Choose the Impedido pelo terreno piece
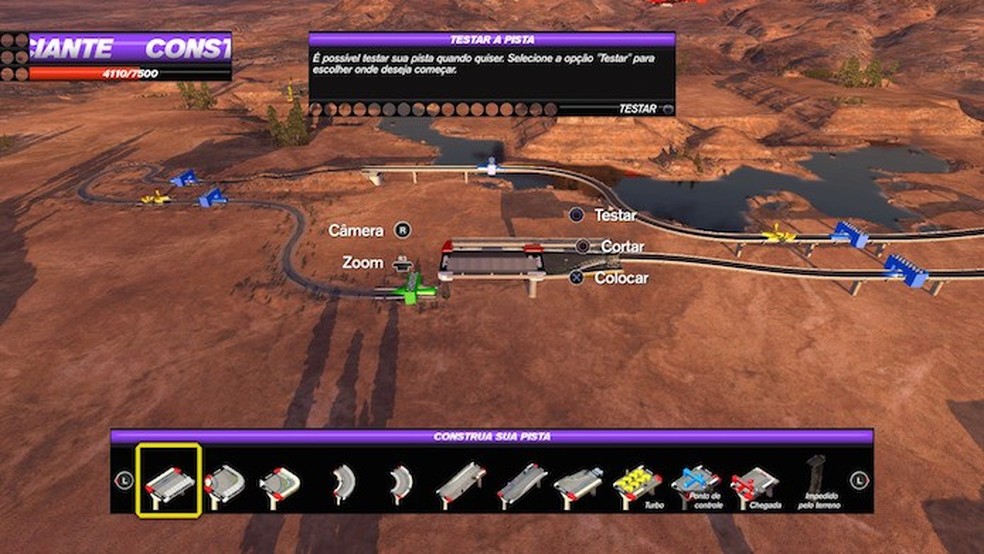Viewport: 984px width, 554px height. point(814,480)
